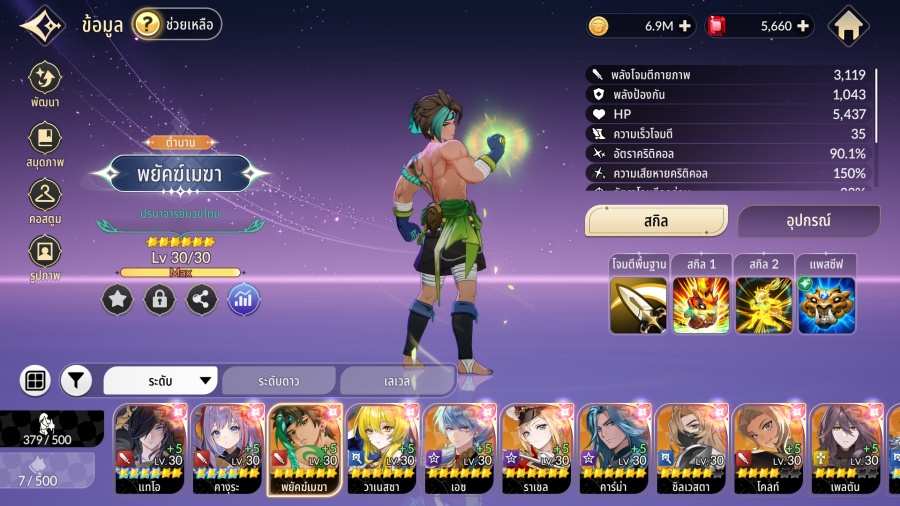Open the ช่วยเหลือ help button
900x506 pixels.
(x=177, y=24)
